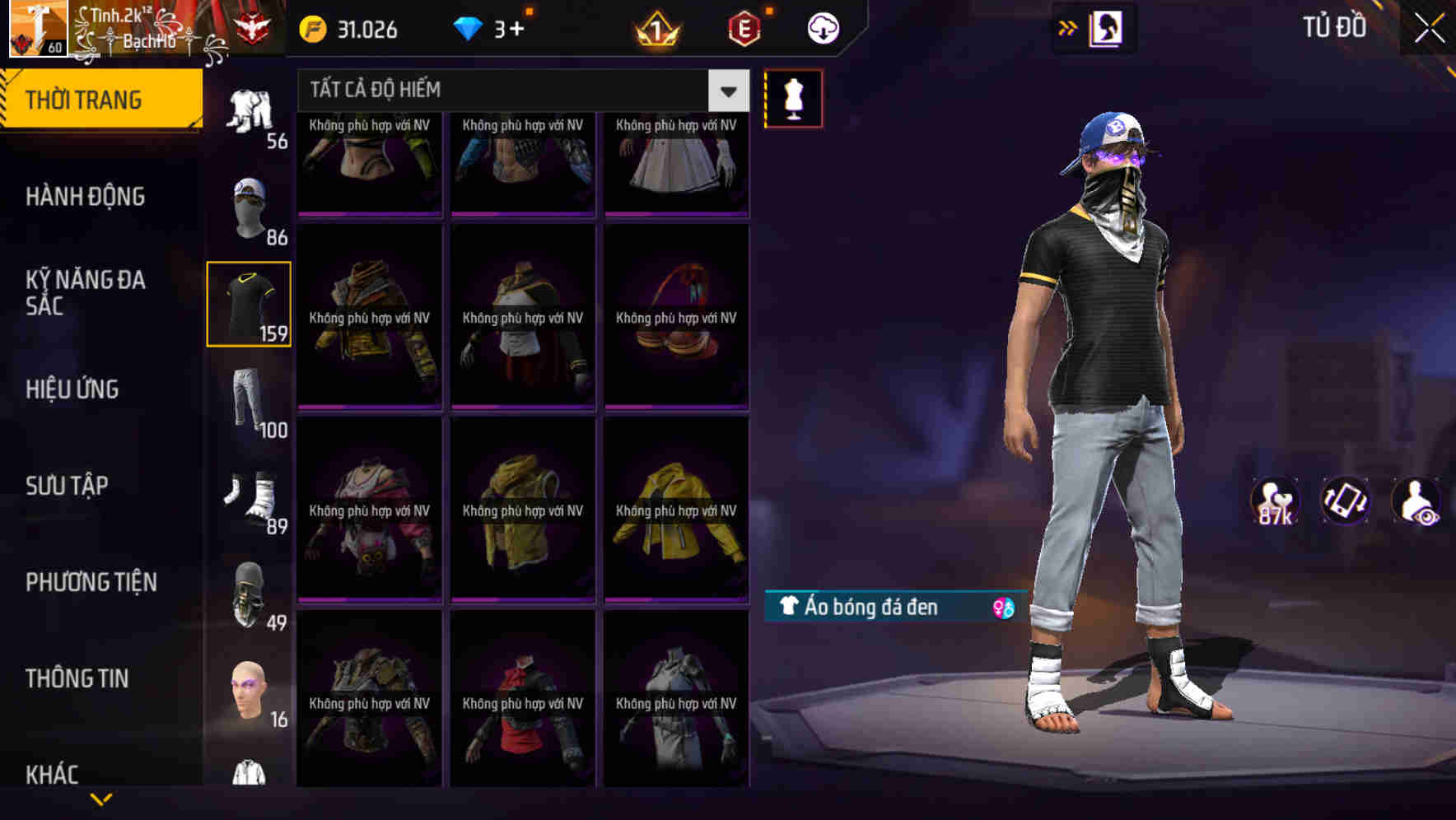Click the double-arrow collapse toggle near top right
The width and height of the screenshot is (1456, 820).
coord(1066,27)
